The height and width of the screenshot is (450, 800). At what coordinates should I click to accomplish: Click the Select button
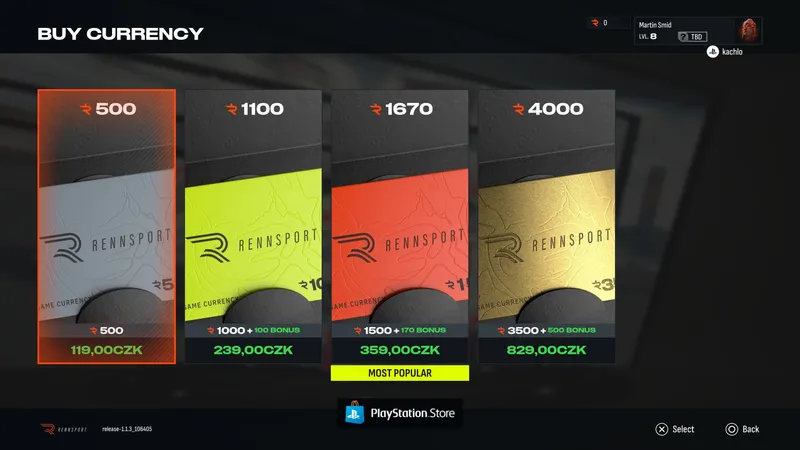(x=674, y=429)
